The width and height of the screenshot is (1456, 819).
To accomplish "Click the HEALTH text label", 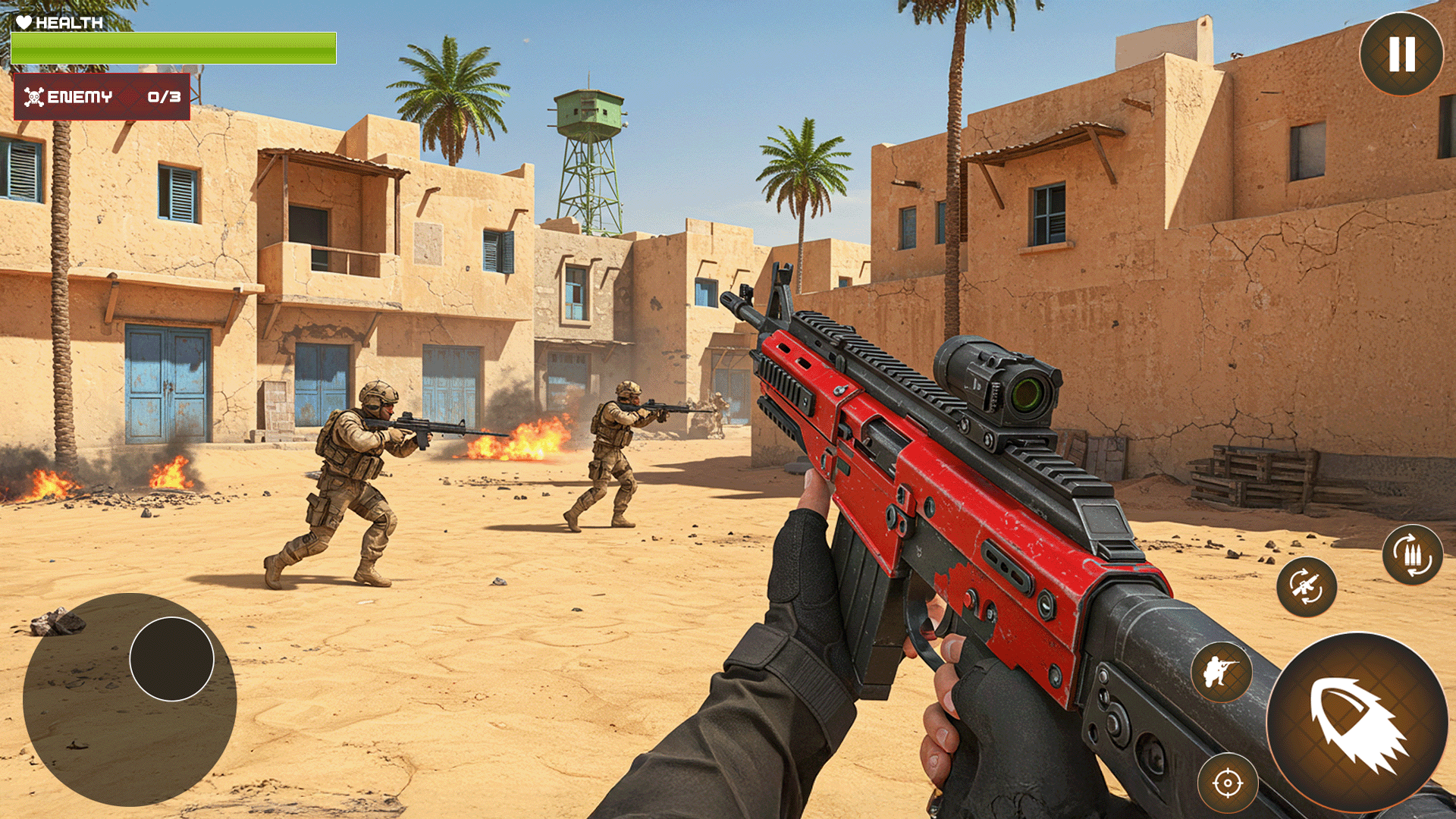I will coord(70,22).
